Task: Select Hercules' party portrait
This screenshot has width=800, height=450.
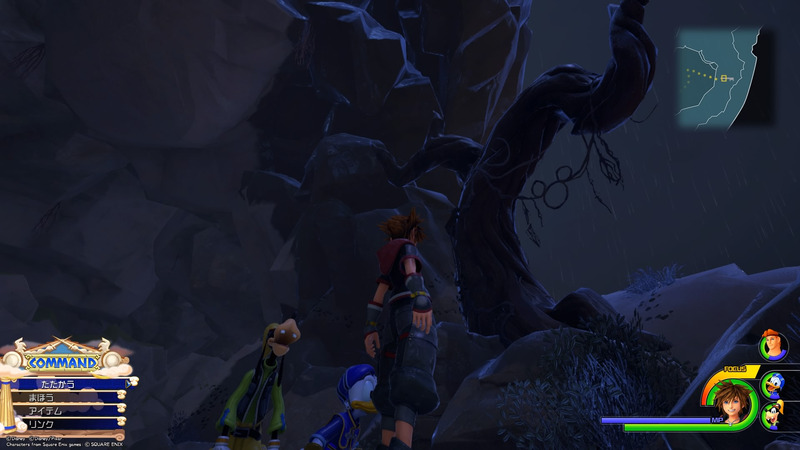Action: (x=773, y=347)
